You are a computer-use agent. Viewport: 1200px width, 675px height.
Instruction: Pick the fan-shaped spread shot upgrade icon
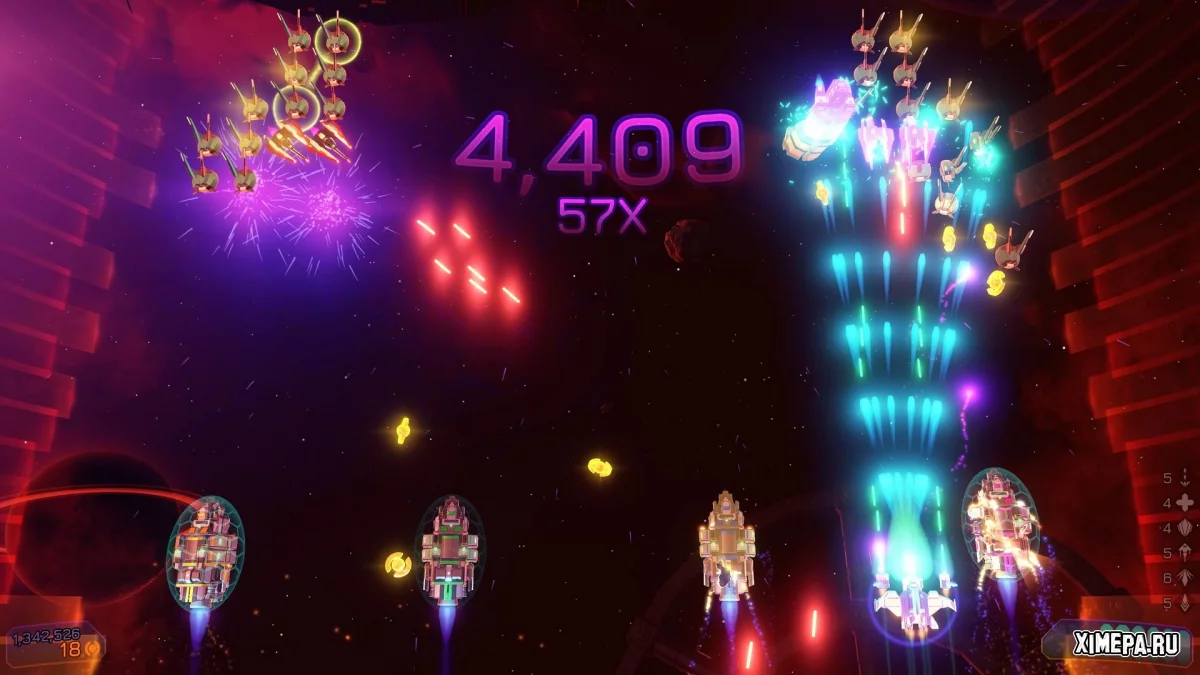pos(1186,578)
